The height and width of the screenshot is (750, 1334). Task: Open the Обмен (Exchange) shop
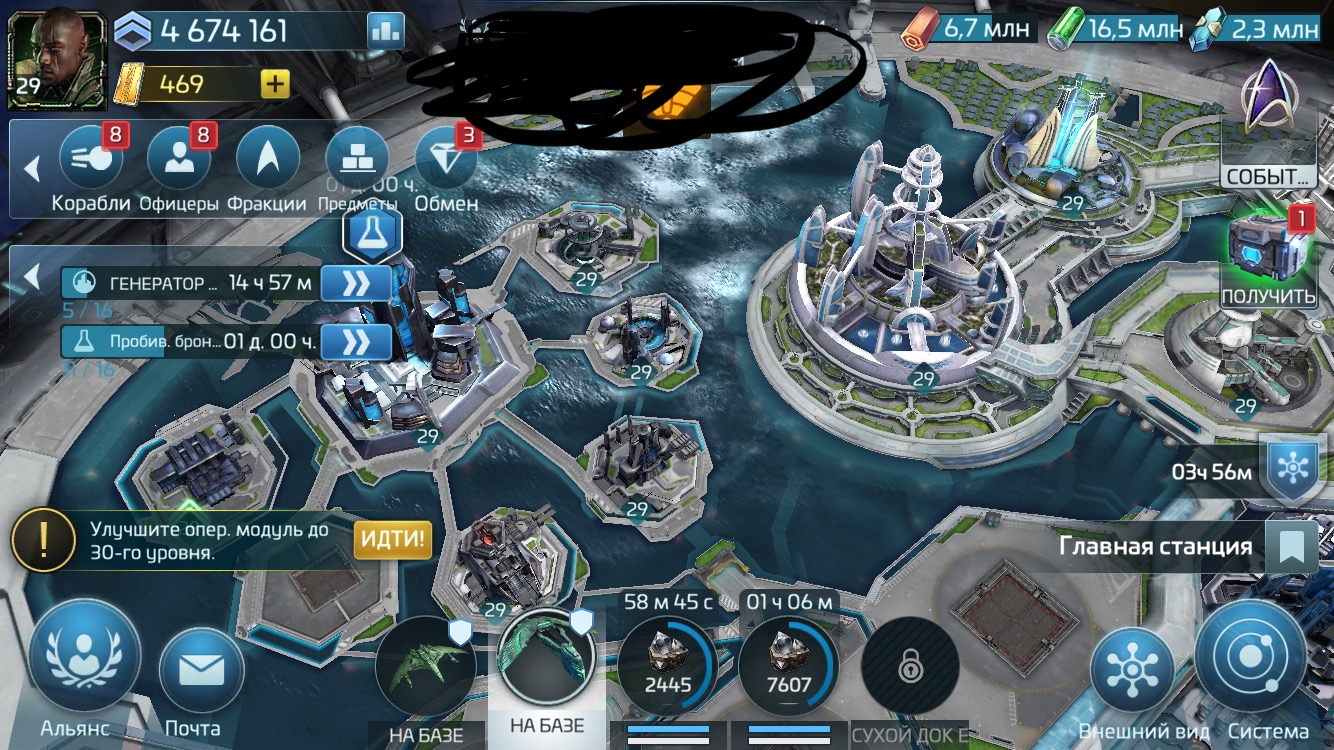point(445,160)
